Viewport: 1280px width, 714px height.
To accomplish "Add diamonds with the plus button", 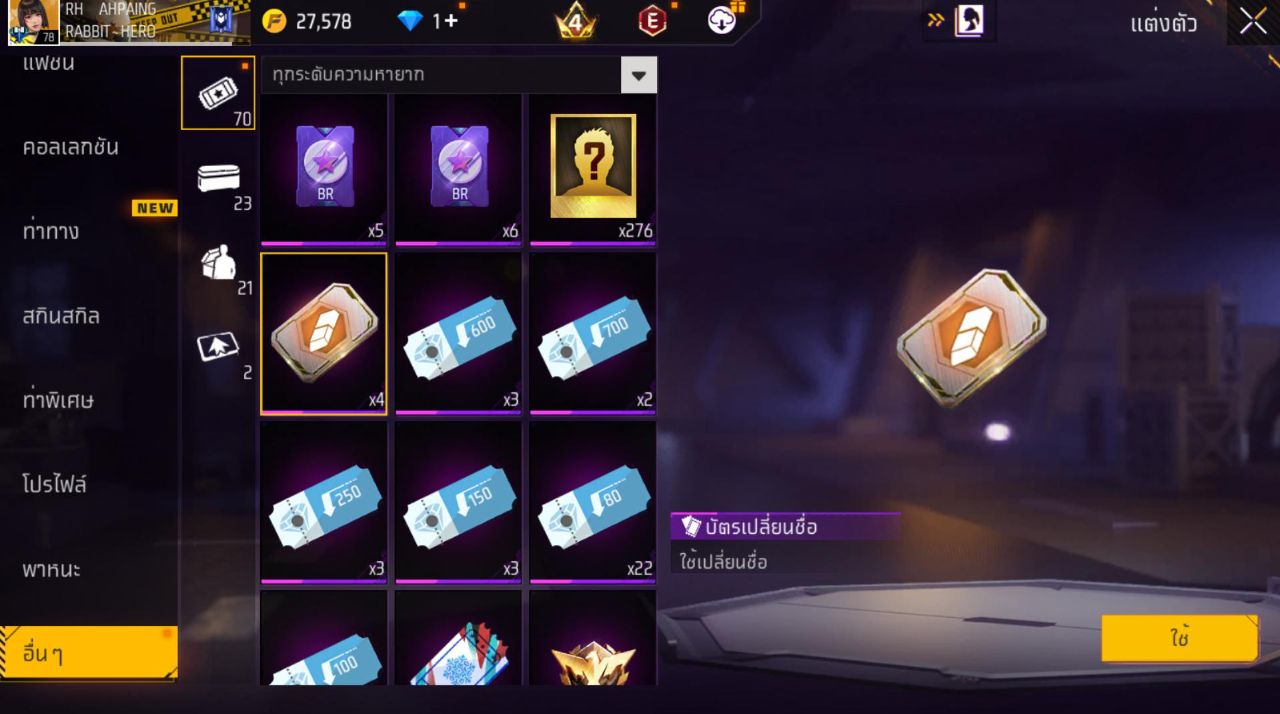I will [x=451, y=21].
